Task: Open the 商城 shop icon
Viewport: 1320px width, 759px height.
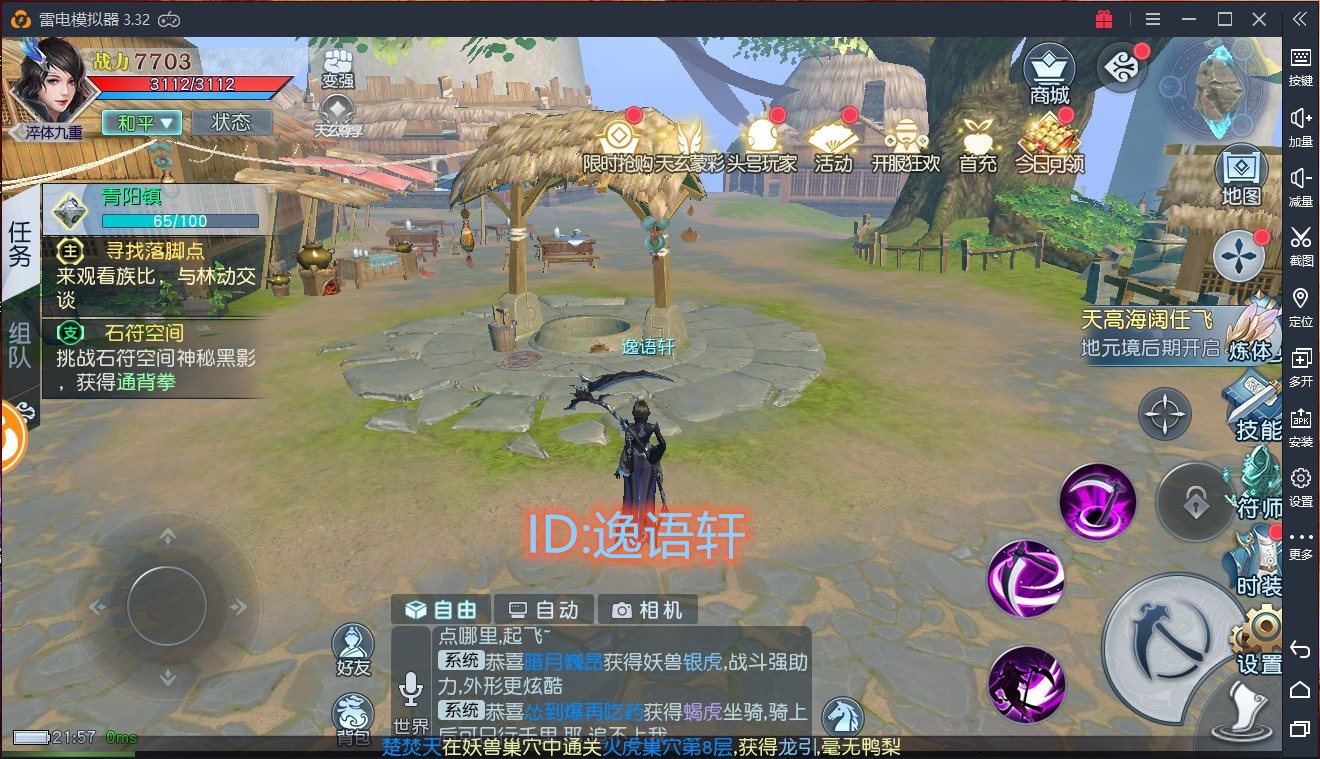Action: point(1049,74)
